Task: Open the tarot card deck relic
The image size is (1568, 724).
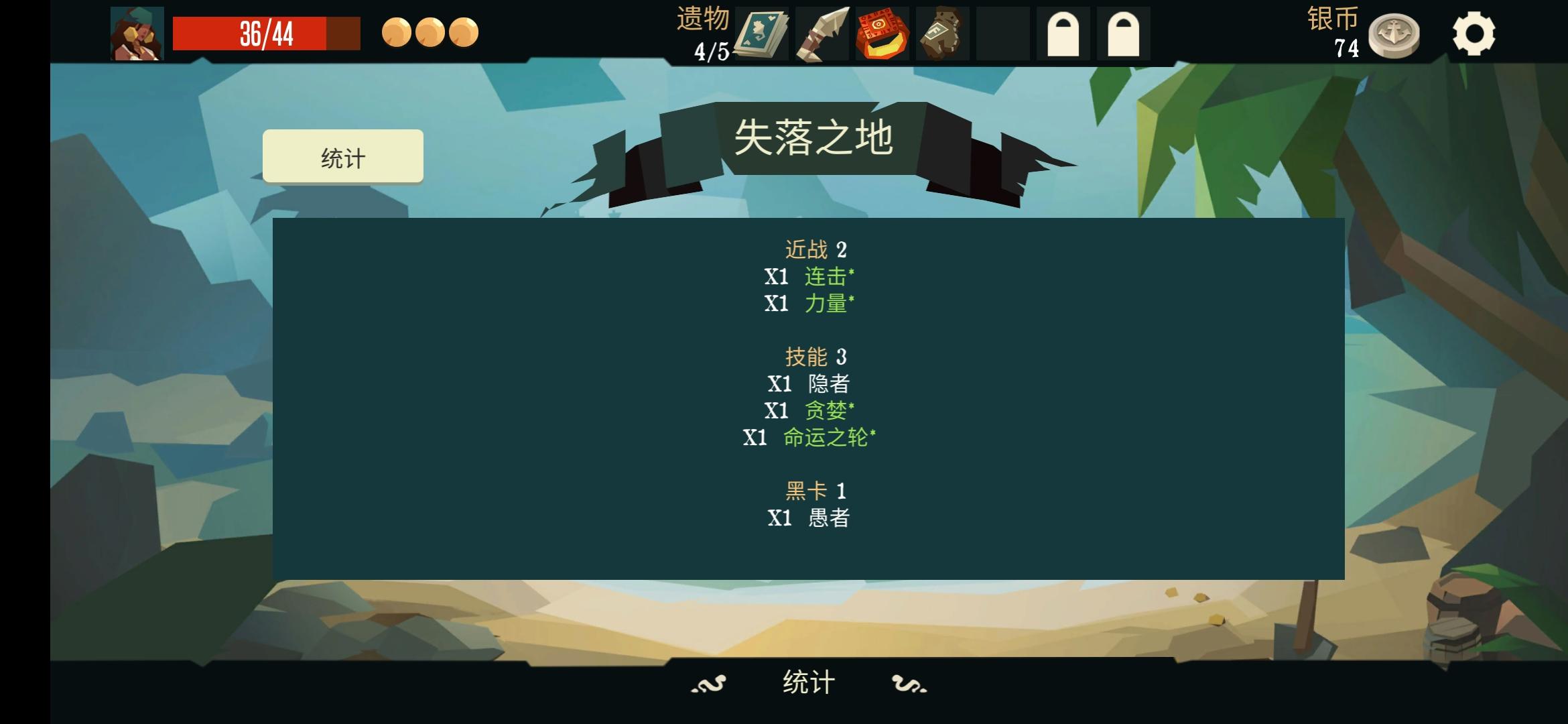Action: [x=761, y=32]
